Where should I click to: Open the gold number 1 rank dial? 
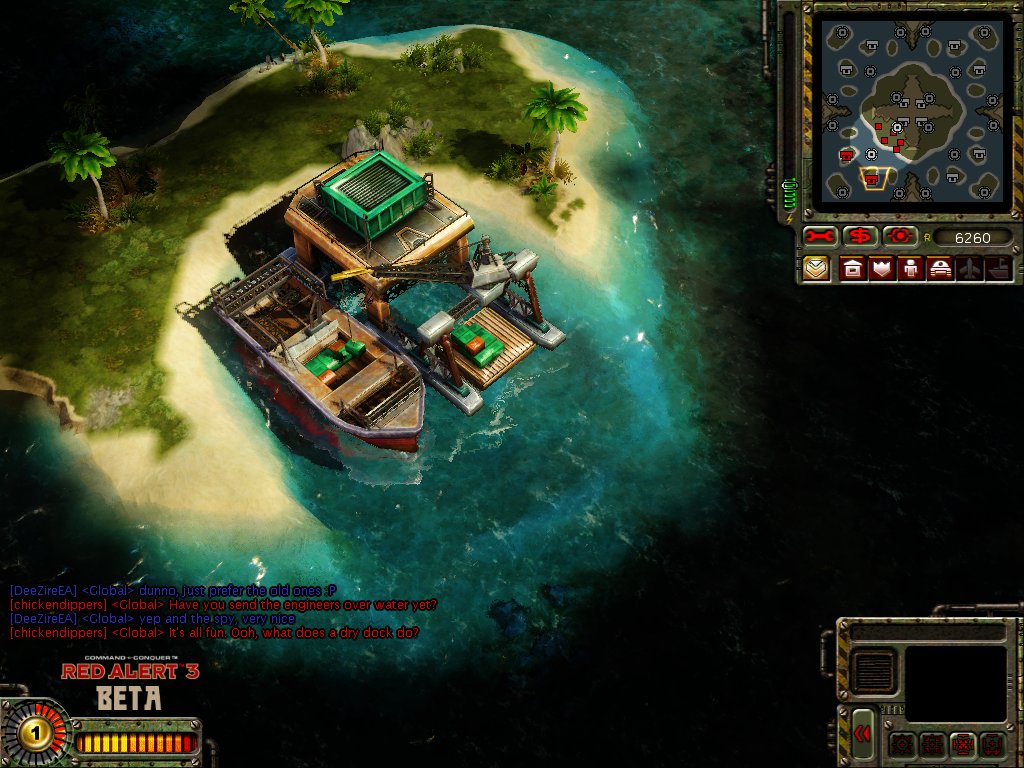(36, 734)
